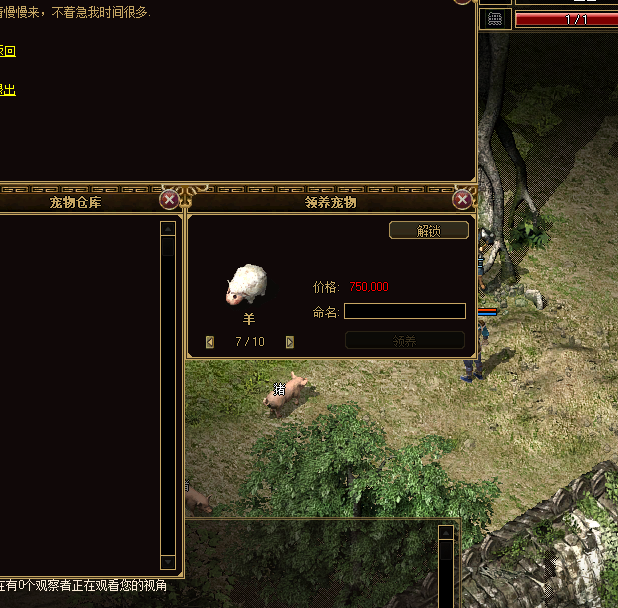The image size is (618, 608).
Task: Show the next pet with the right arrow
Action: [x=290, y=342]
